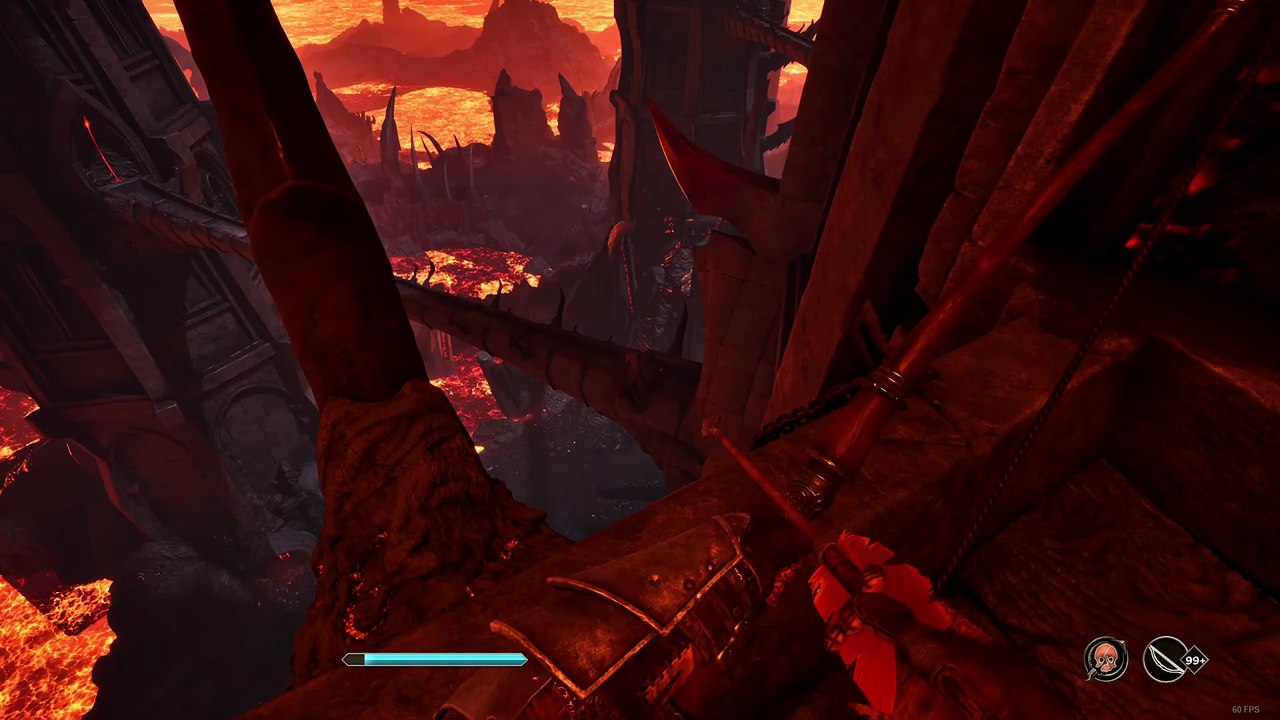Select the bow weapon icon
Screen dimensions: 1280x720
click(x=1165, y=659)
